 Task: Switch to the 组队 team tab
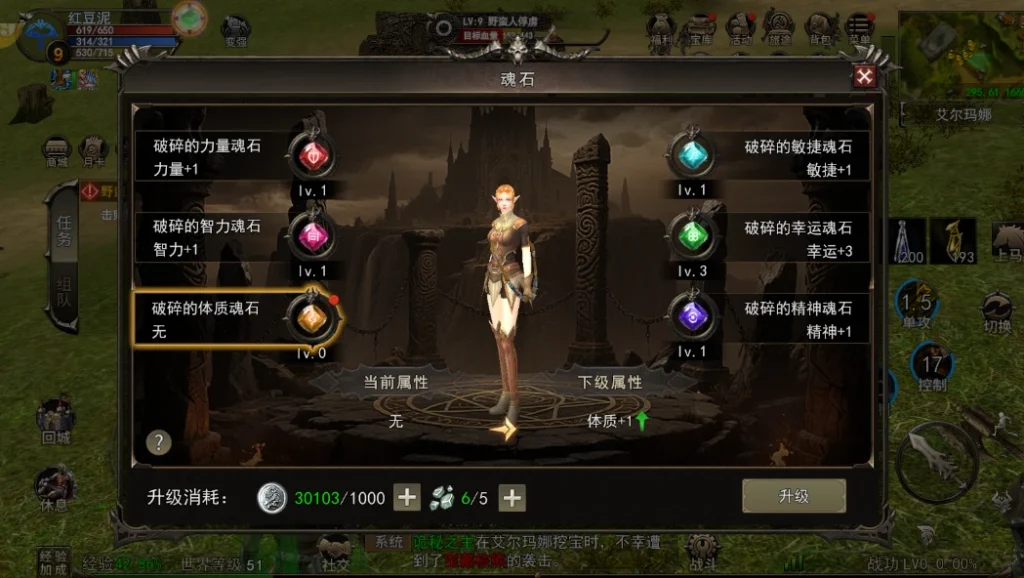(x=62, y=295)
